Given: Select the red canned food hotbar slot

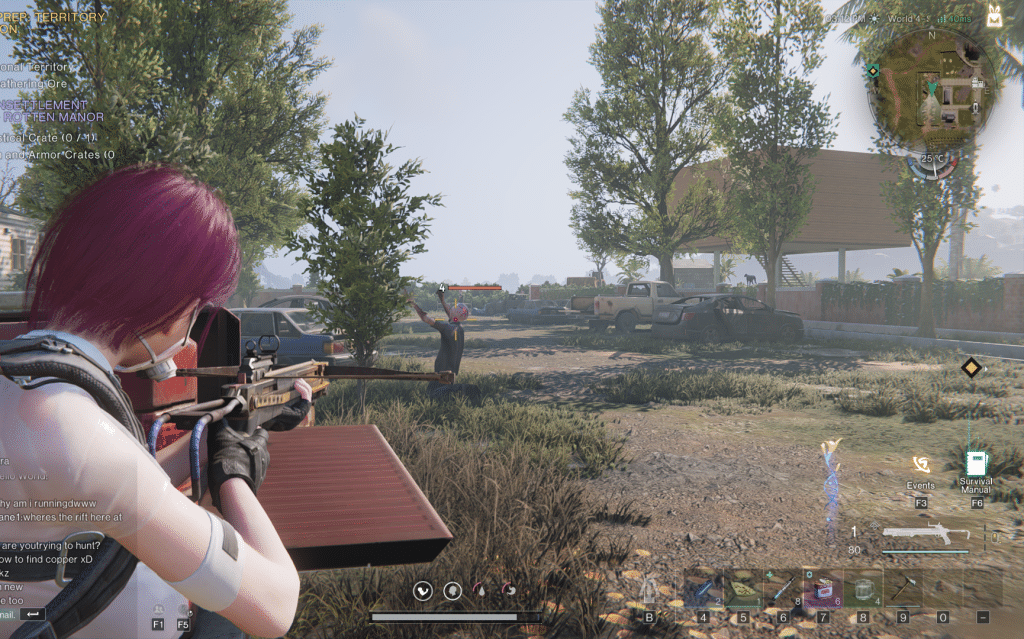Looking at the screenshot, I should 823,589.
